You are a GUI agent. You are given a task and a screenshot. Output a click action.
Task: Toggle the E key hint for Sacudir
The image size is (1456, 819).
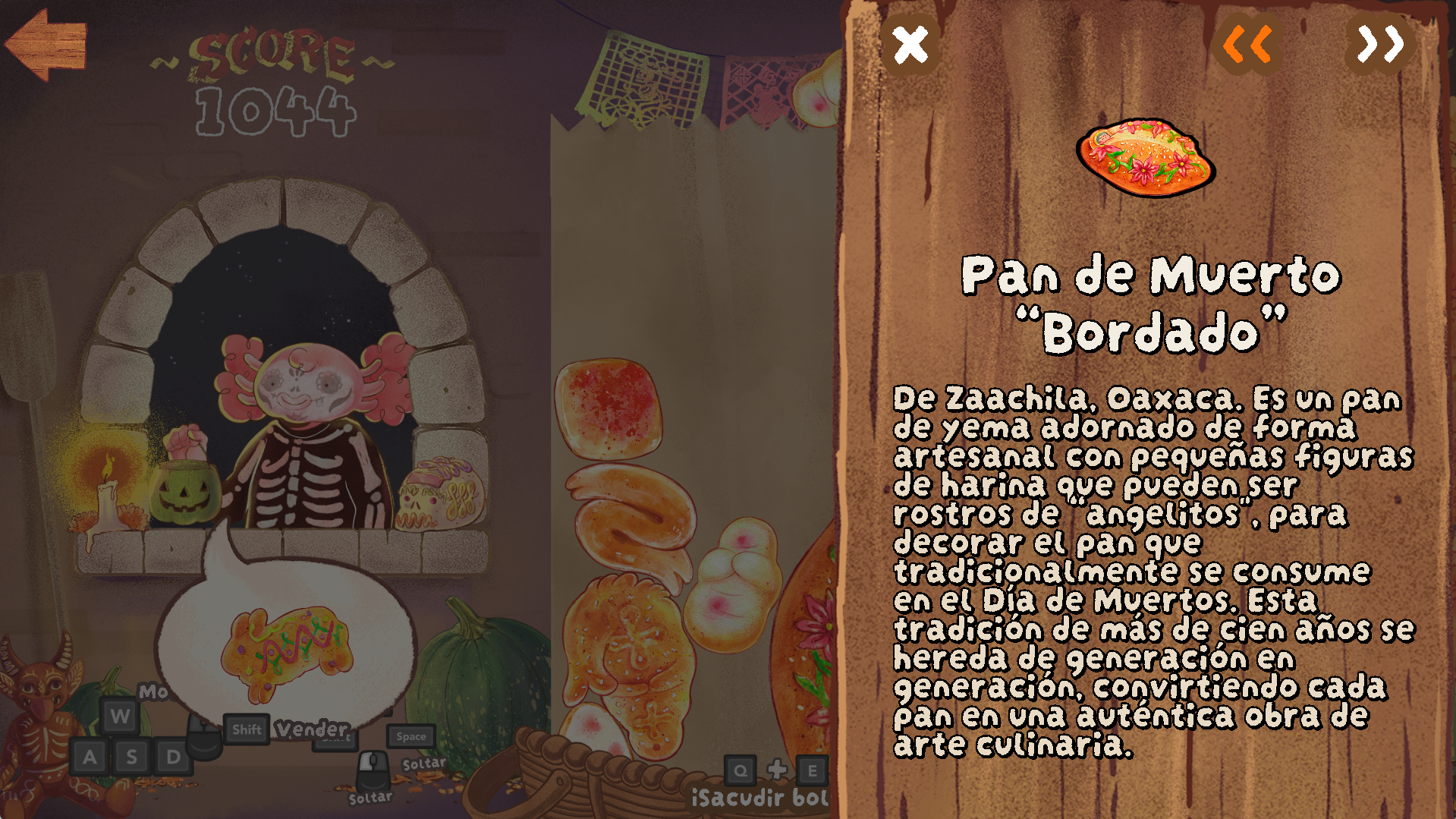click(812, 770)
